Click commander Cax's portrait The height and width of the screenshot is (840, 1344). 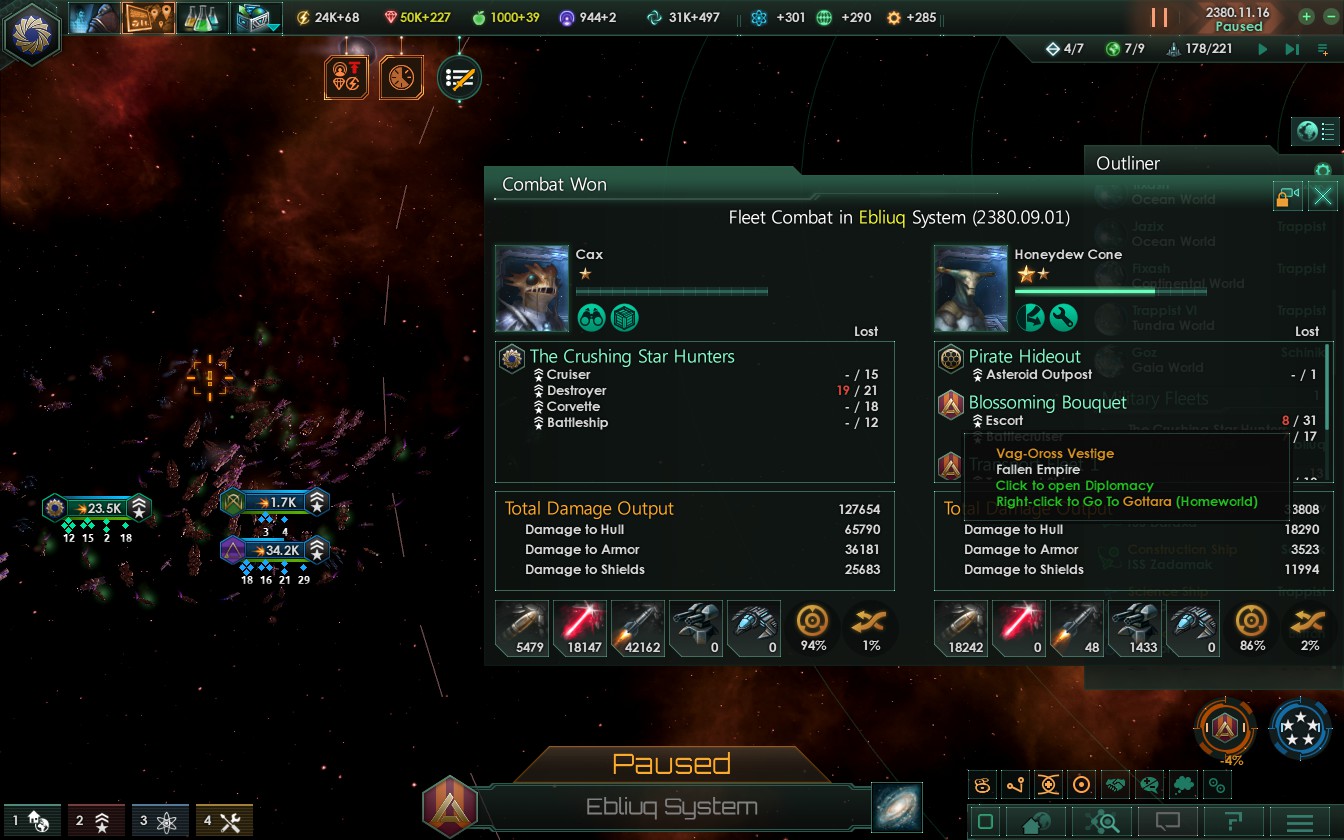[x=532, y=288]
